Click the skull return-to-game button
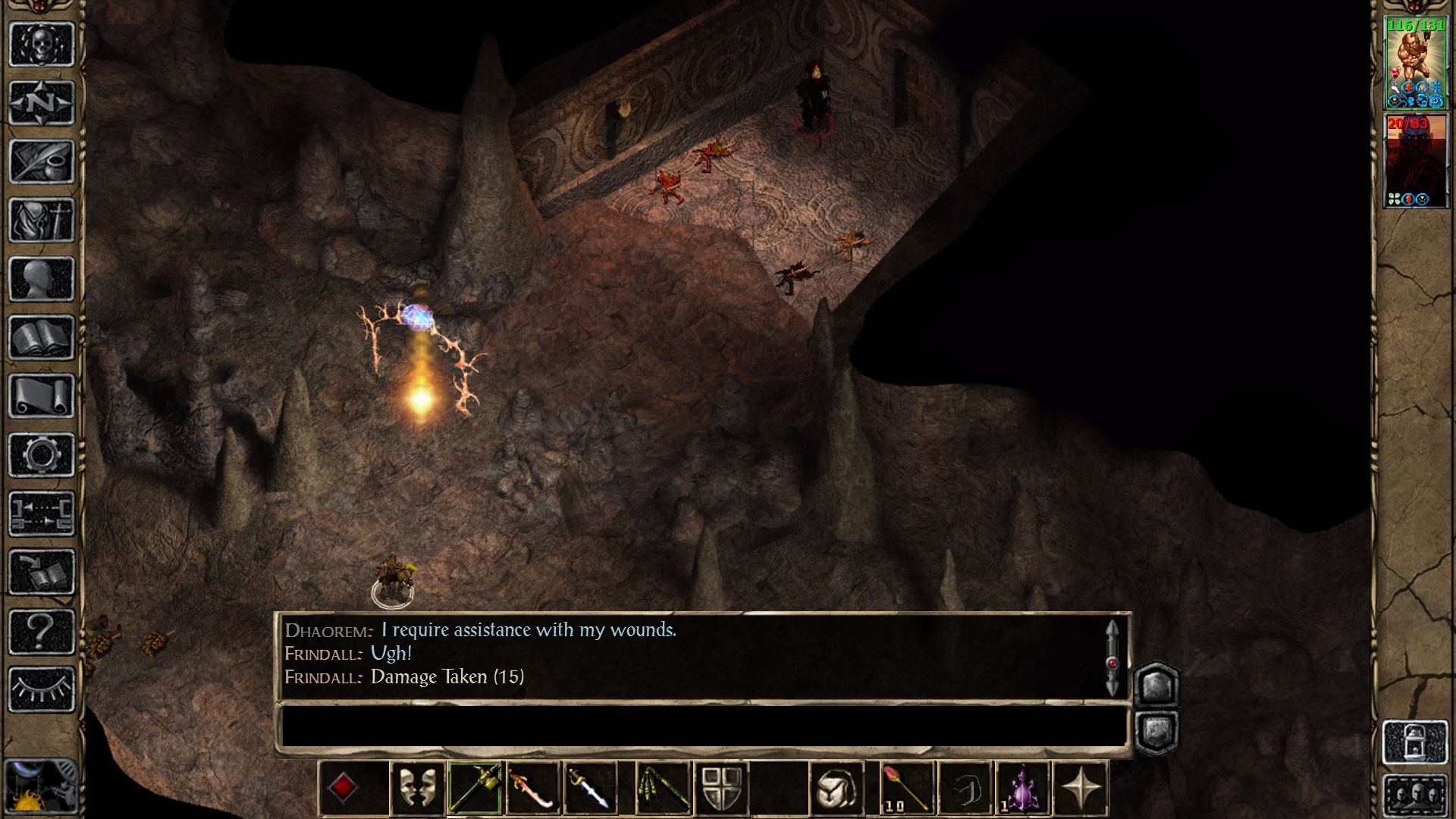This screenshot has width=1456, height=819. click(x=42, y=44)
